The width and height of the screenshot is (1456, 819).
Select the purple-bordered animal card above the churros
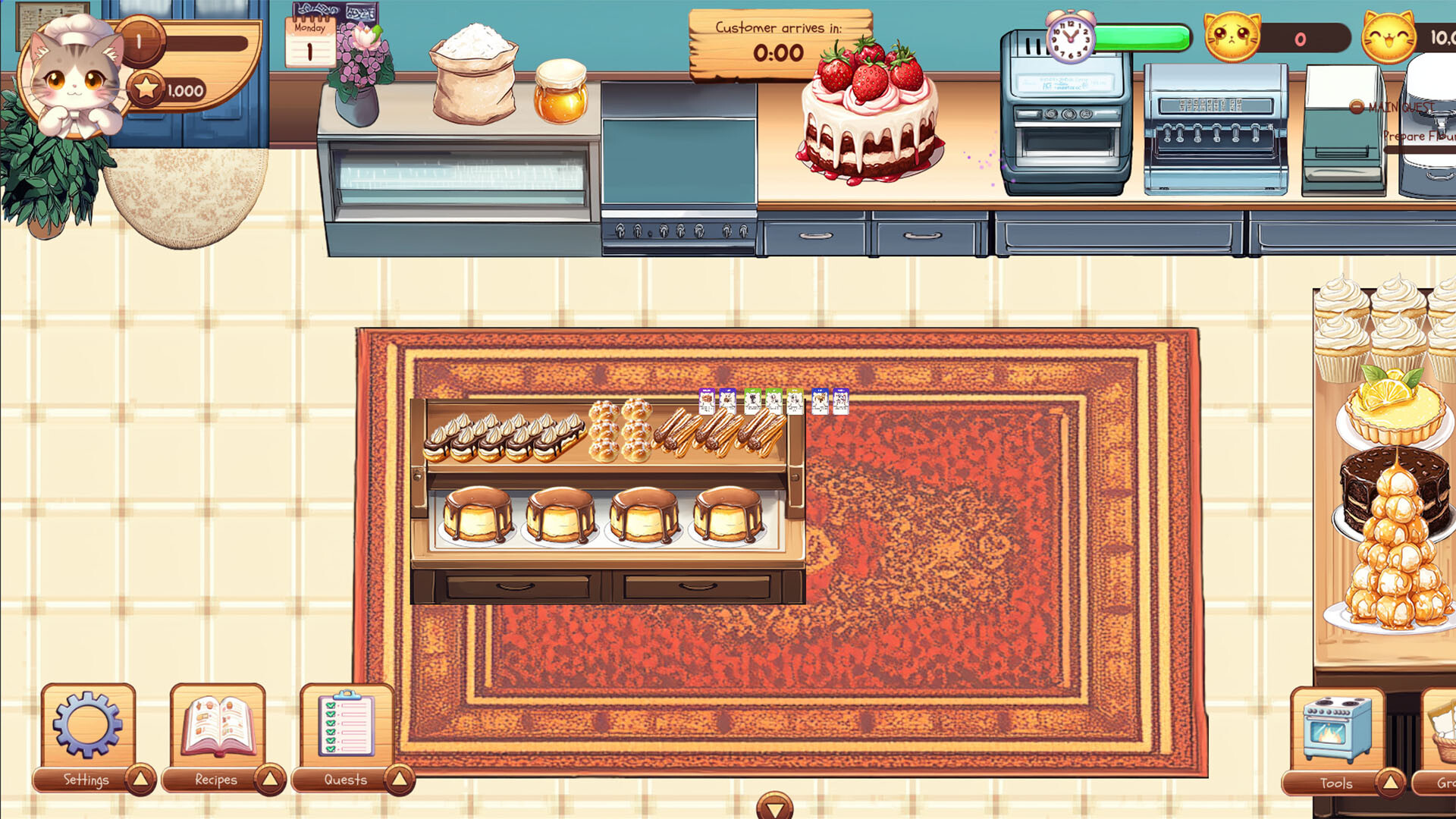707,402
